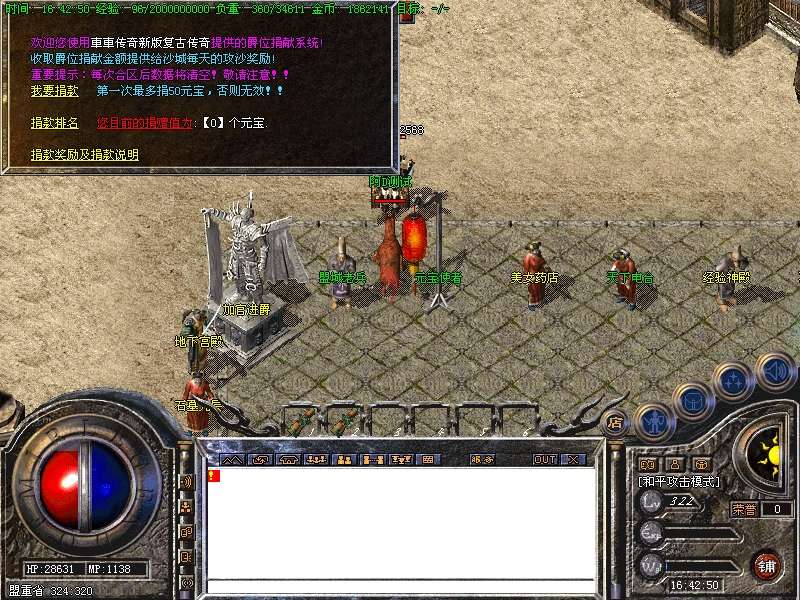
Task: Open the character figure round button
Action: point(654,421)
